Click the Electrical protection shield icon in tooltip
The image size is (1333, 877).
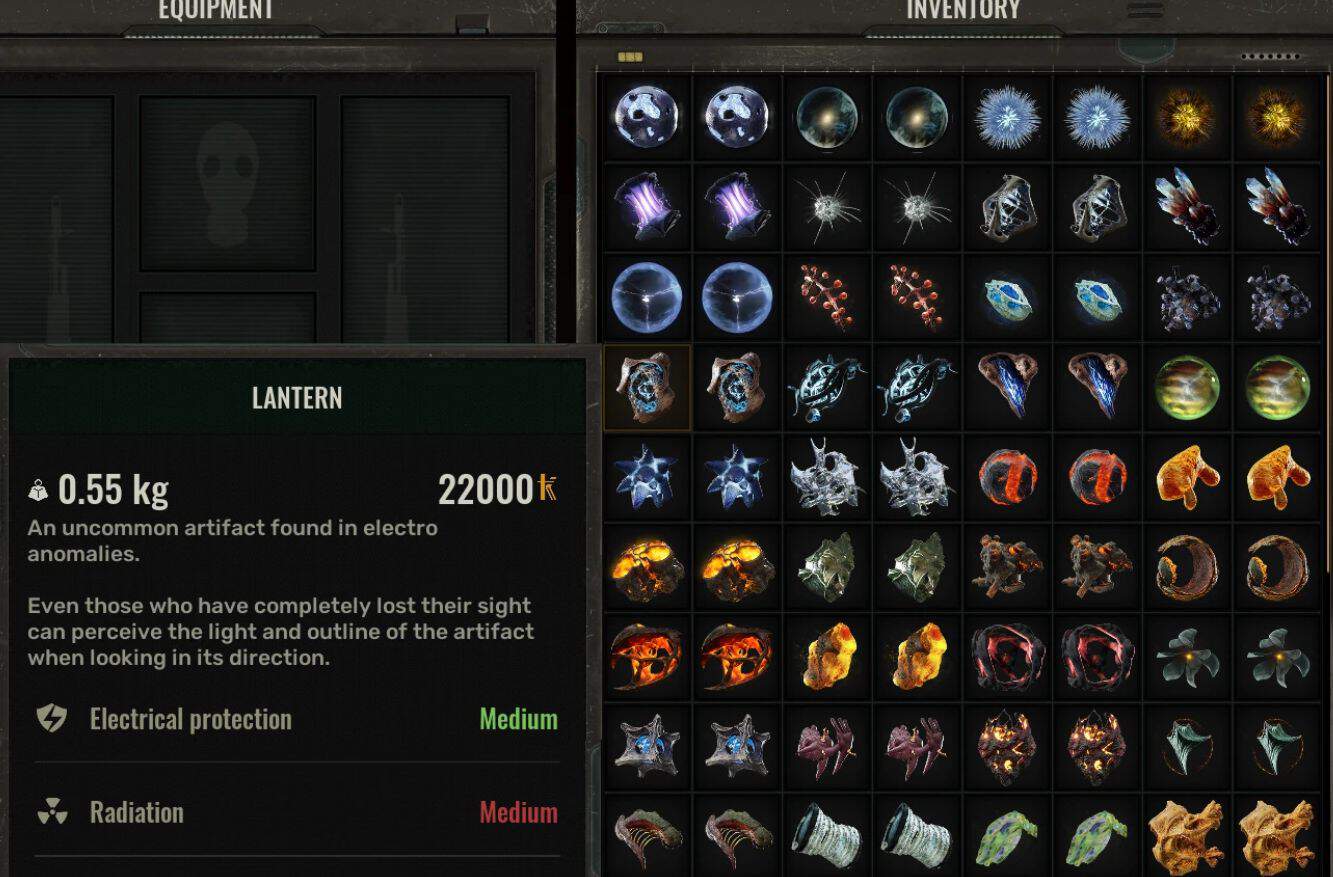click(x=50, y=719)
